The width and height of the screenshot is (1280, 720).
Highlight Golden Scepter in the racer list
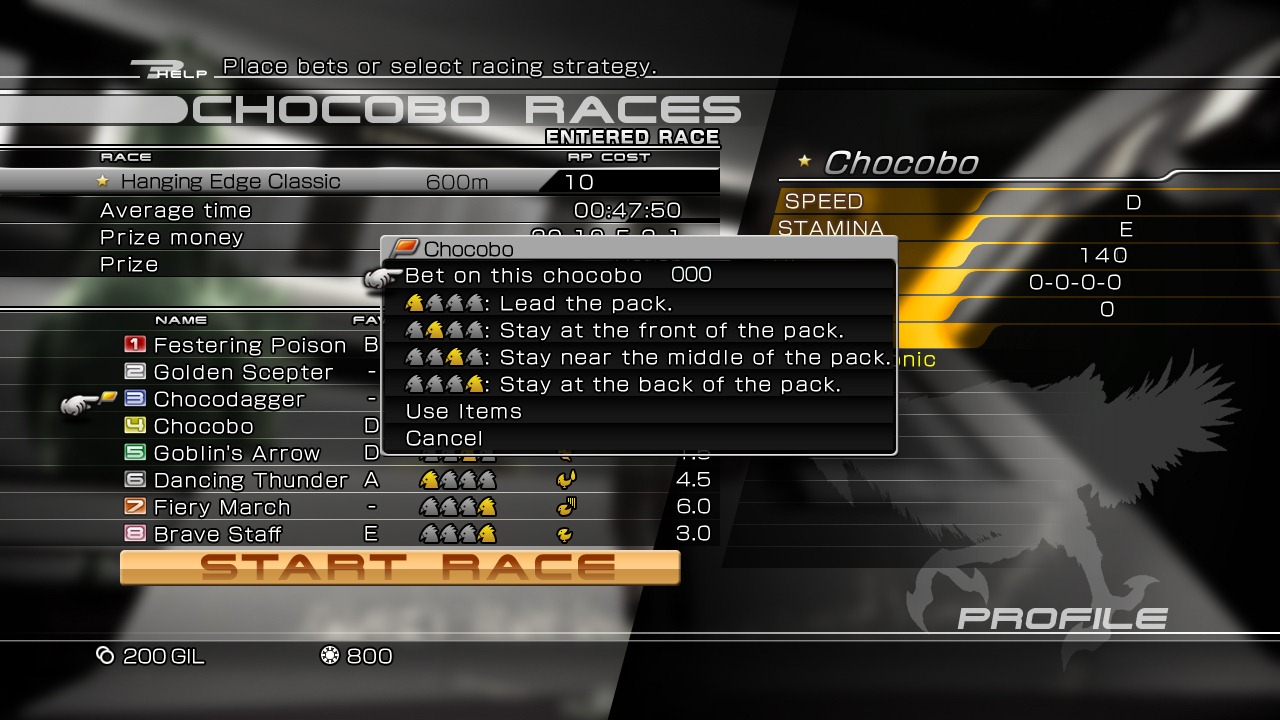[243, 372]
